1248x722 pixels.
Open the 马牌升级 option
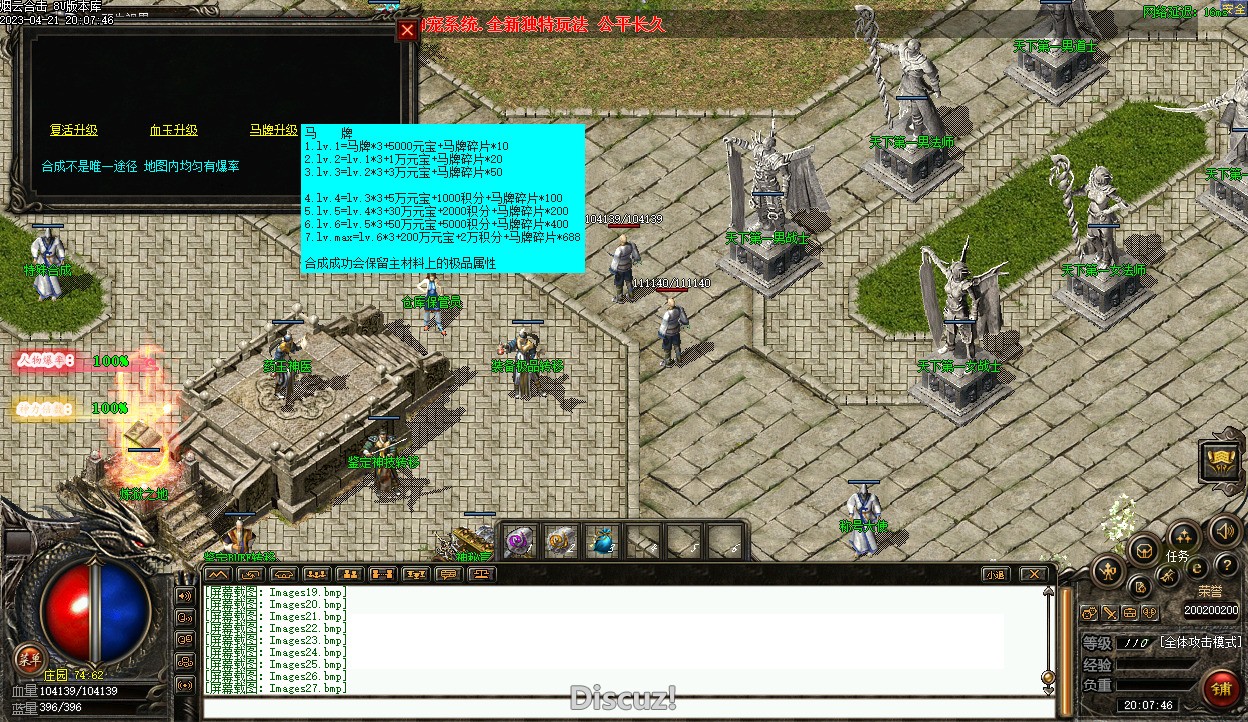click(x=273, y=130)
